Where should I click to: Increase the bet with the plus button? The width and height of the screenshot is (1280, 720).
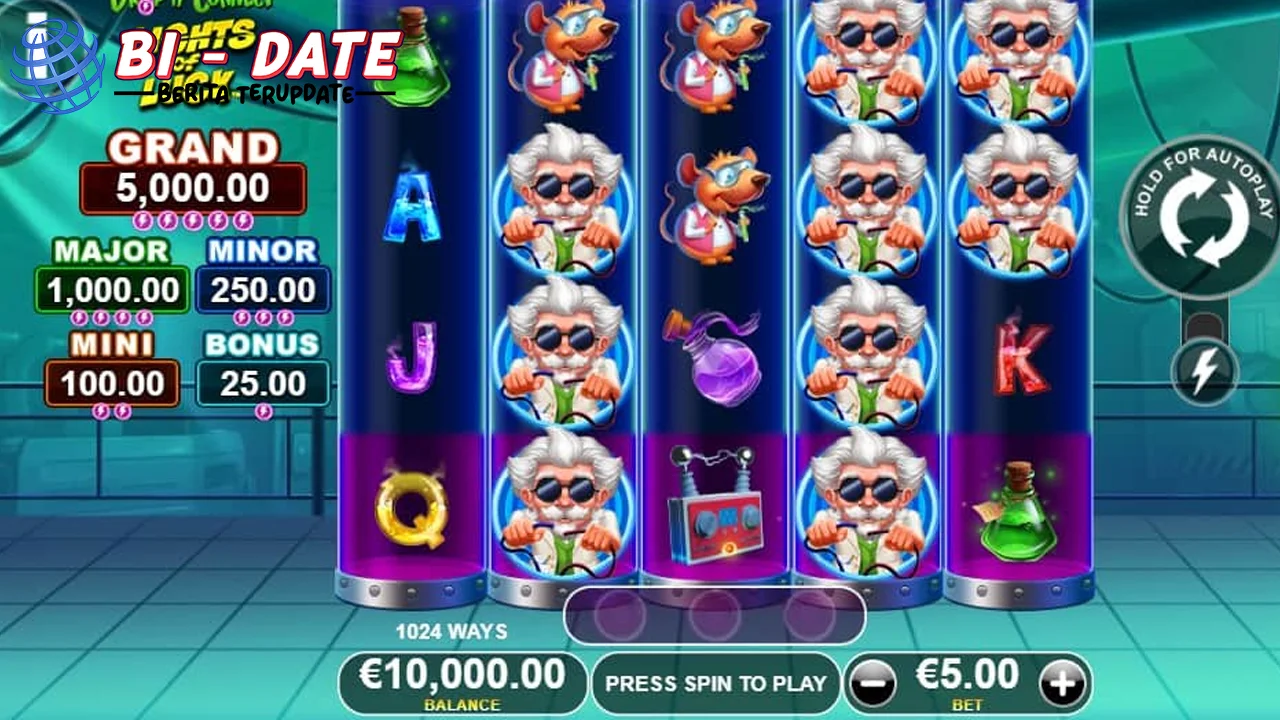click(x=1062, y=684)
